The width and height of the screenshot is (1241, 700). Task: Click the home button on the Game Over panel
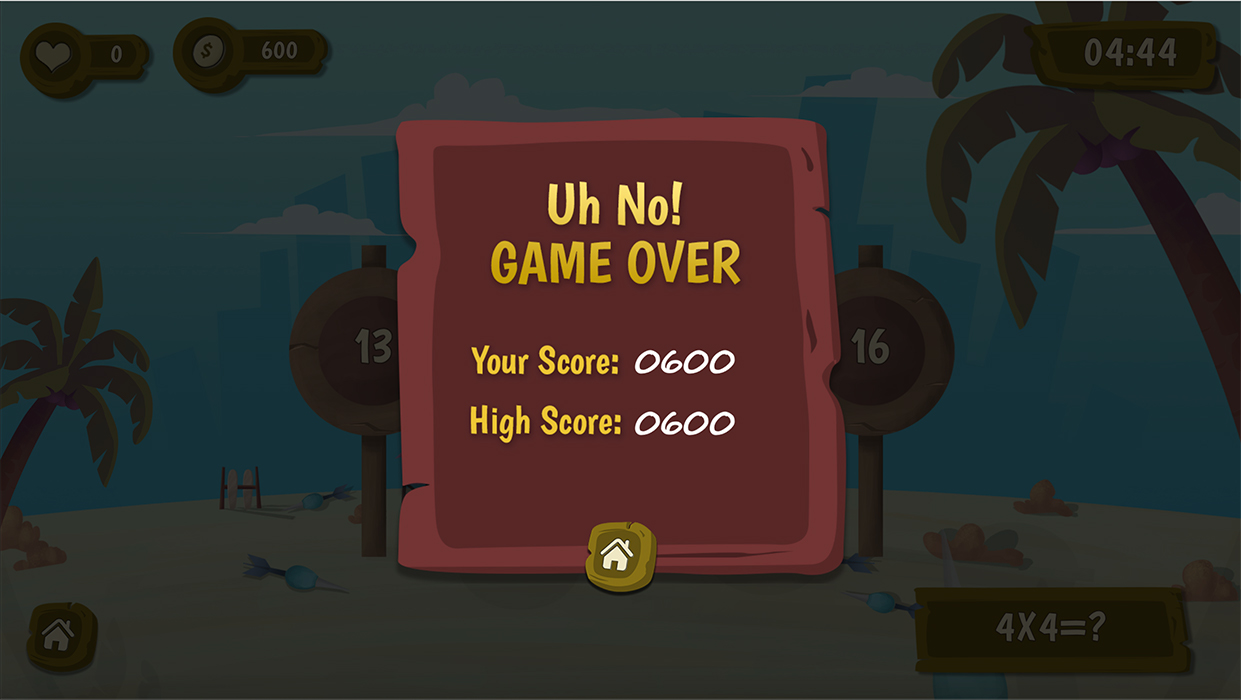coord(617,554)
